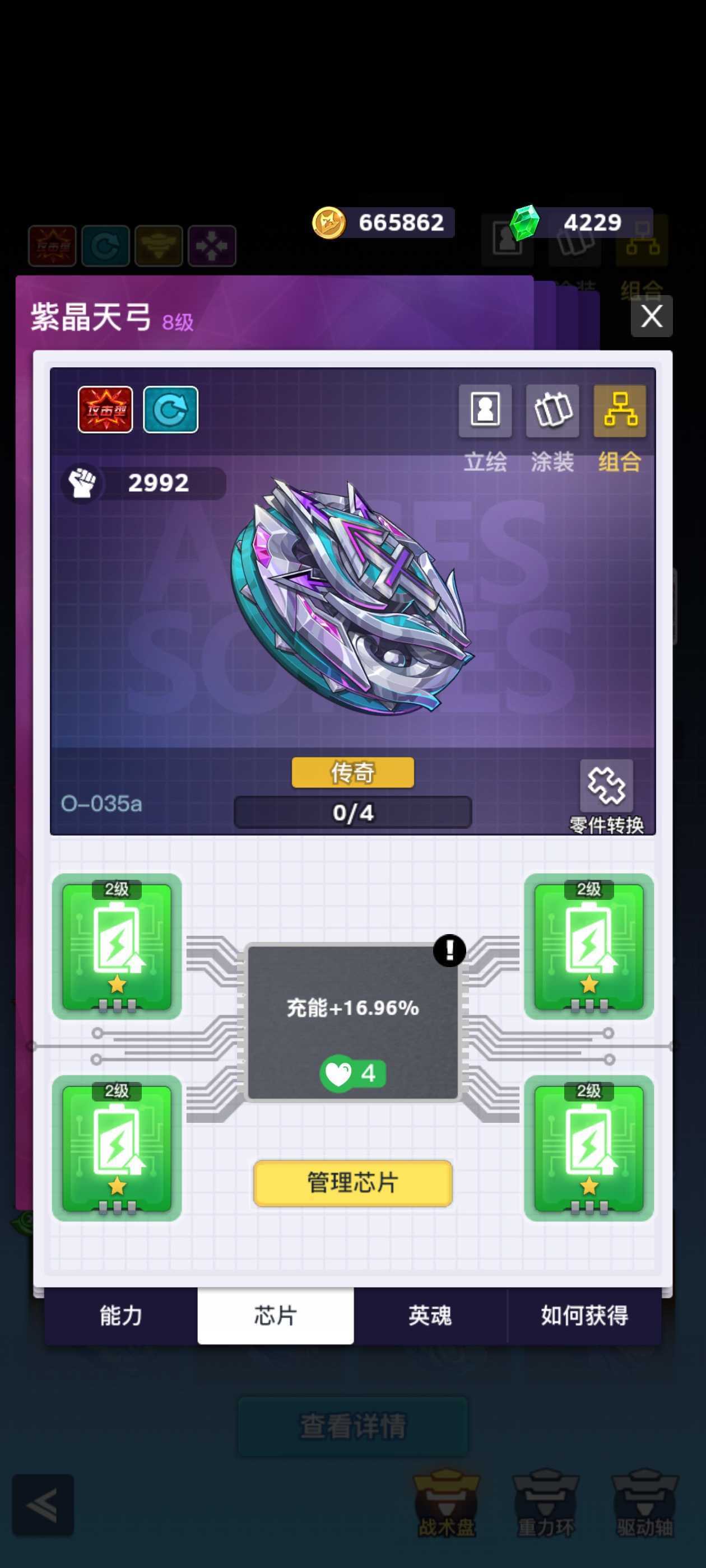Show the 如何获得 tab
Viewport: 706px width, 1568px height.
point(584,1315)
